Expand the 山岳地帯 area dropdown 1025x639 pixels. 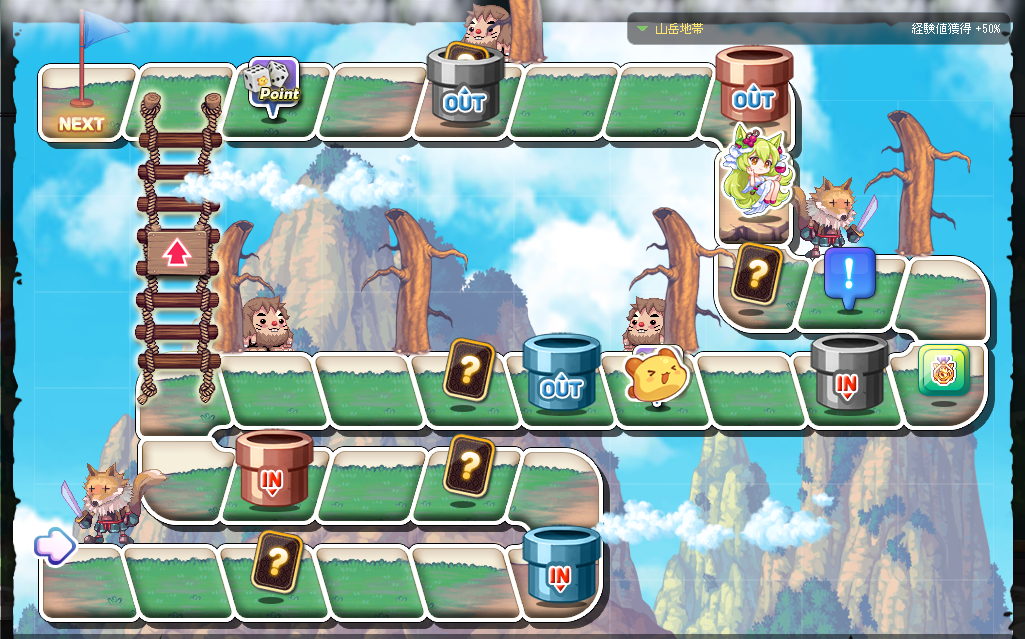[x=643, y=29]
